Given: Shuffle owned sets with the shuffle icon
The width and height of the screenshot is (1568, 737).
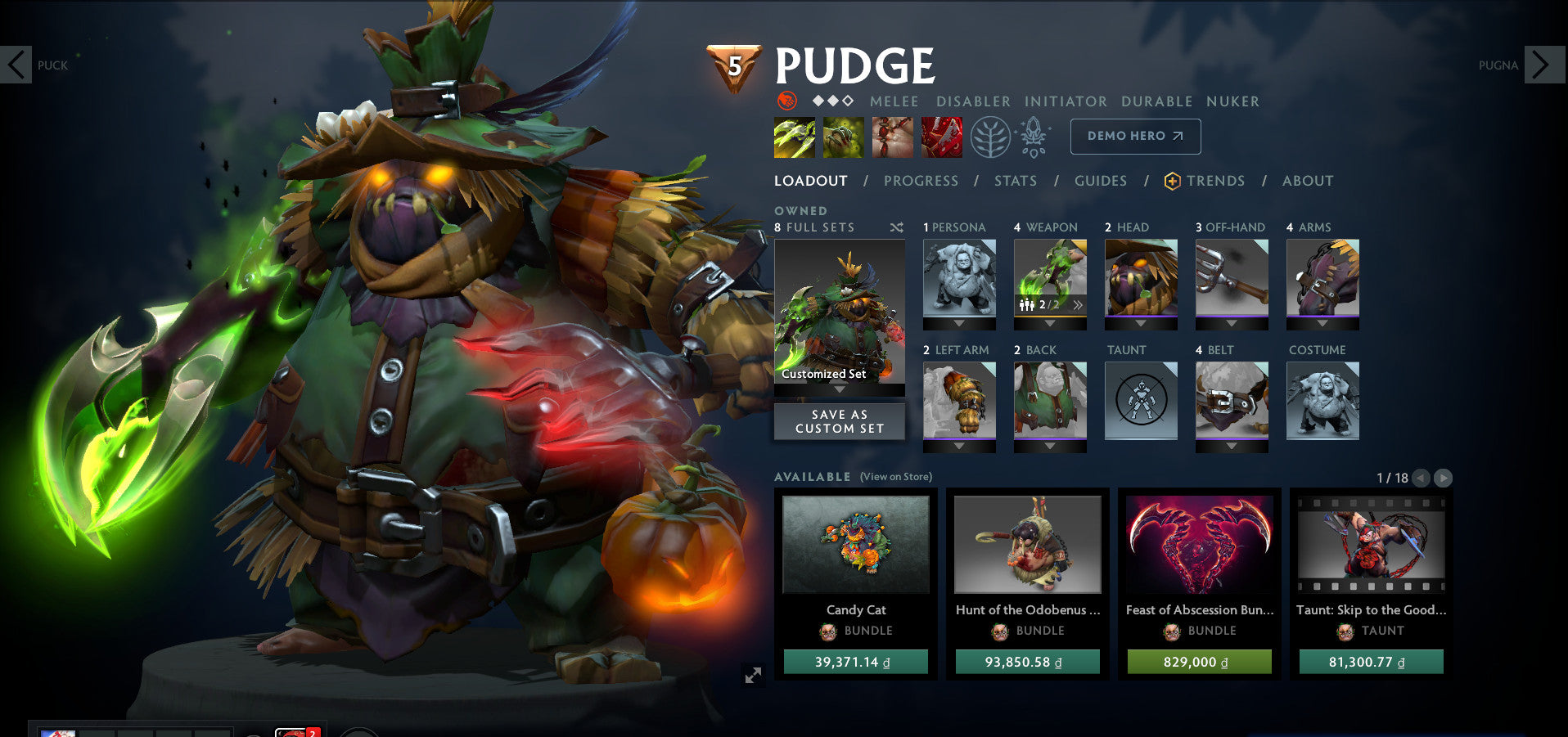Looking at the screenshot, I should [x=895, y=227].
